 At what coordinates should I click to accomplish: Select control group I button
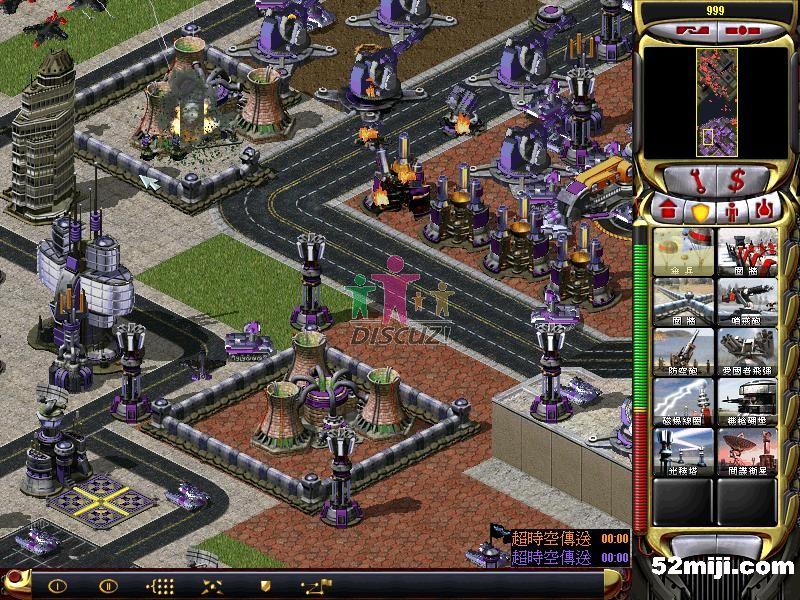coord(57,585)
